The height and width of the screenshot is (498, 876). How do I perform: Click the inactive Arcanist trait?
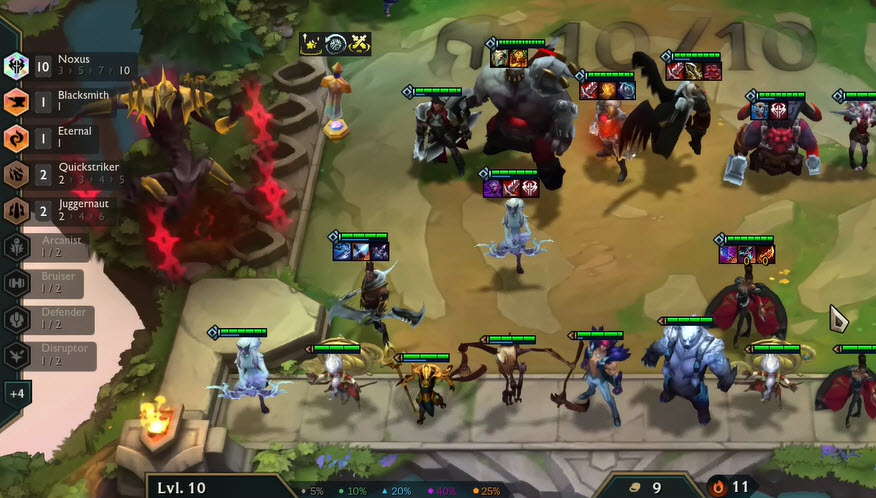click(55, 247)
